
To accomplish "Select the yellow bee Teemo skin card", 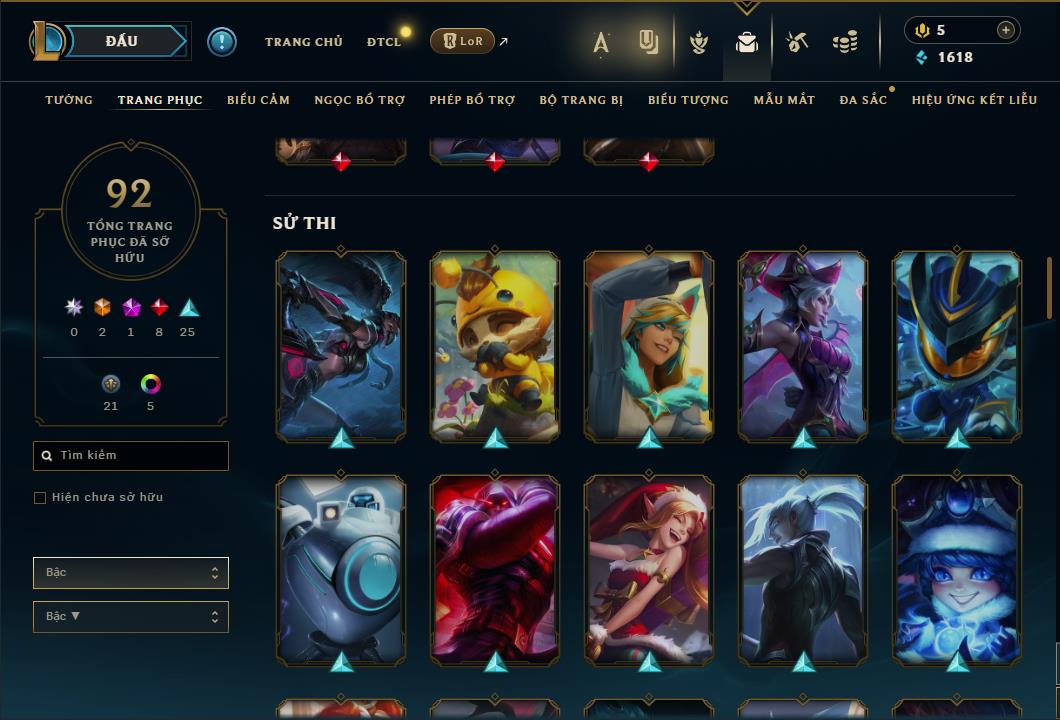I will (495, 345).
